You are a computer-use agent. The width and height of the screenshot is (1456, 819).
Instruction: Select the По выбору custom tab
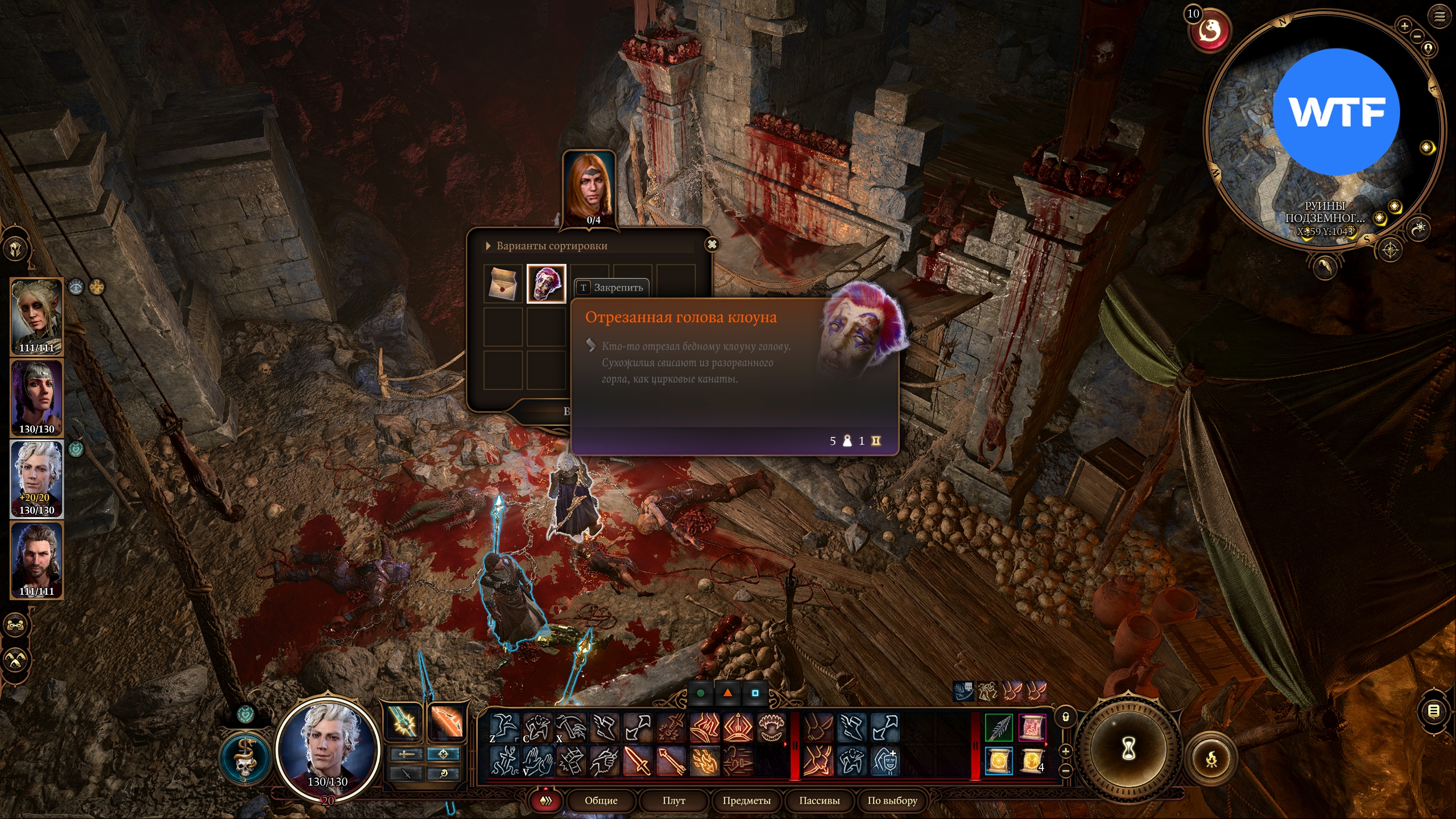(892, 801)
